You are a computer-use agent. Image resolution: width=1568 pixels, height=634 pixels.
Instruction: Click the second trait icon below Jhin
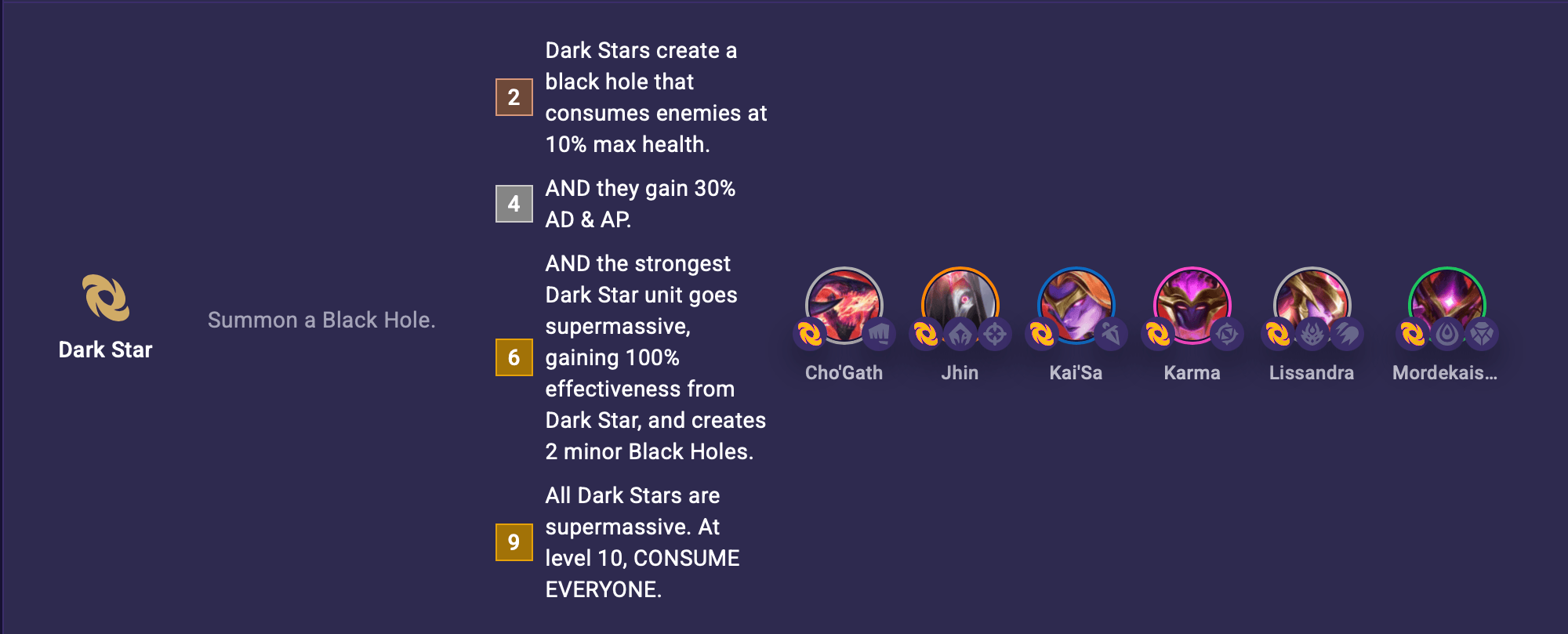click(961, 333)
